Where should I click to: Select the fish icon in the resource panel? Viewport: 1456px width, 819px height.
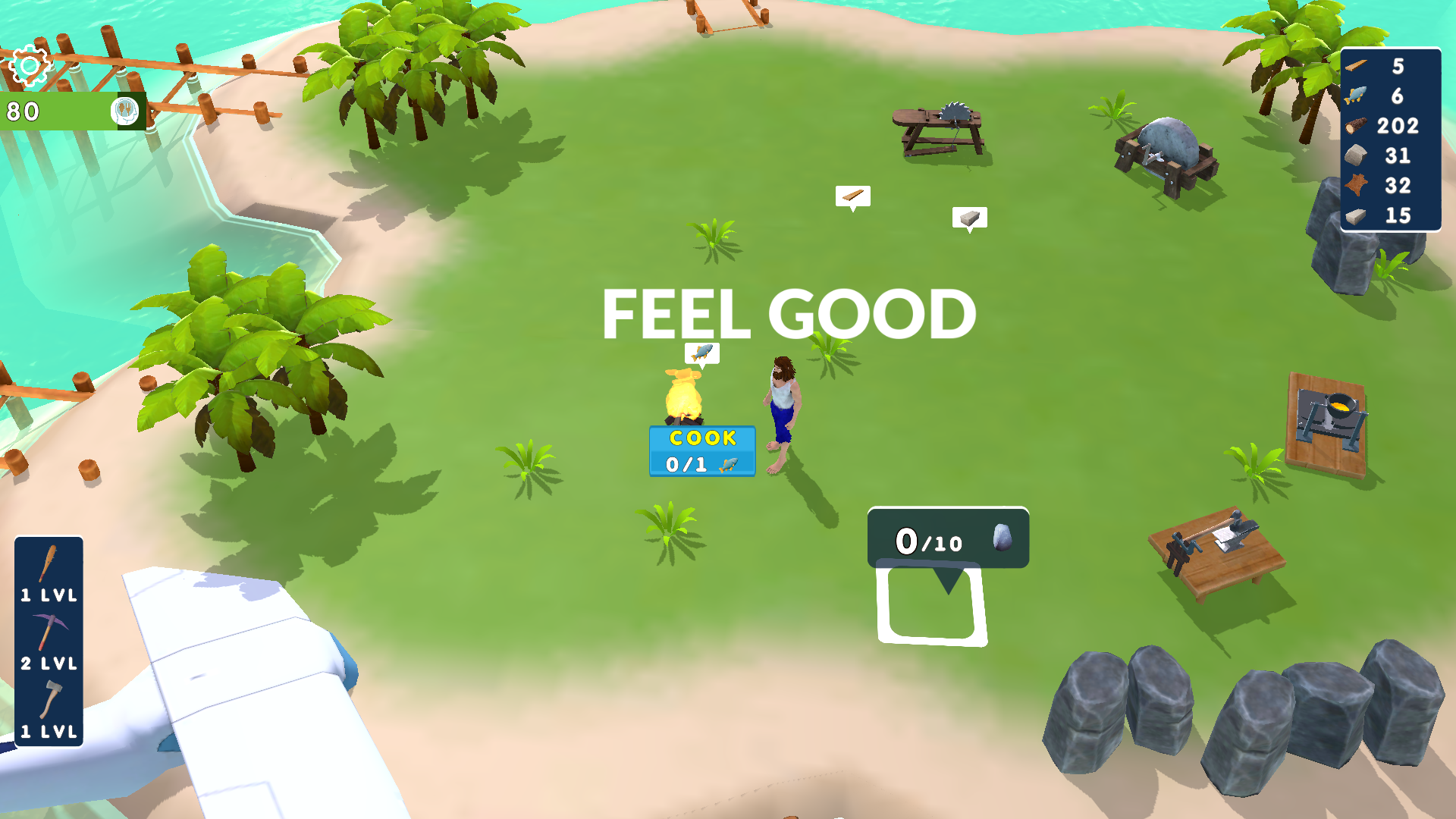pyautogui.click(x=1357, y=96)
